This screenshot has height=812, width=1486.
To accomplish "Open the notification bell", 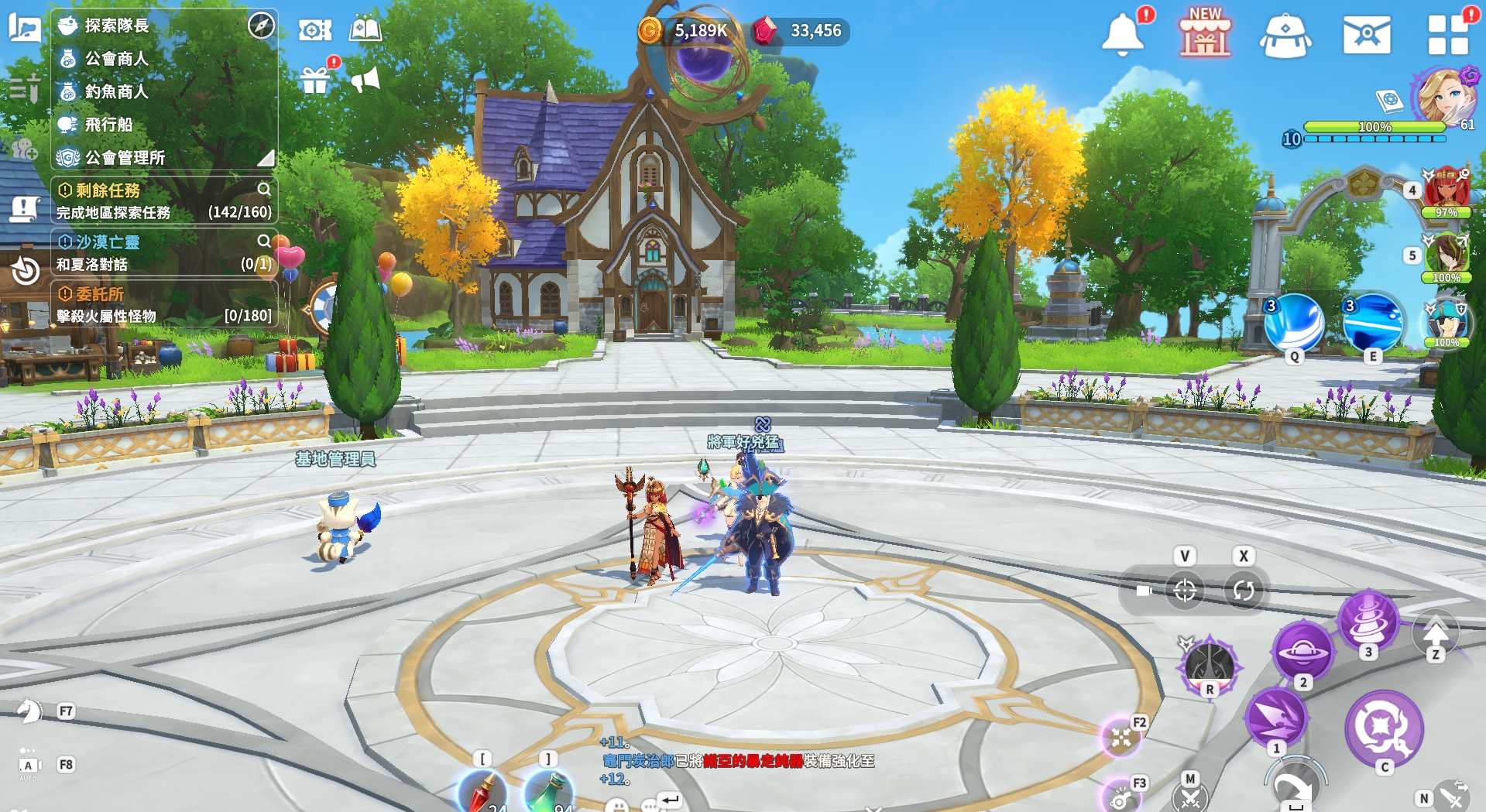I will [x=1122, y=35].
